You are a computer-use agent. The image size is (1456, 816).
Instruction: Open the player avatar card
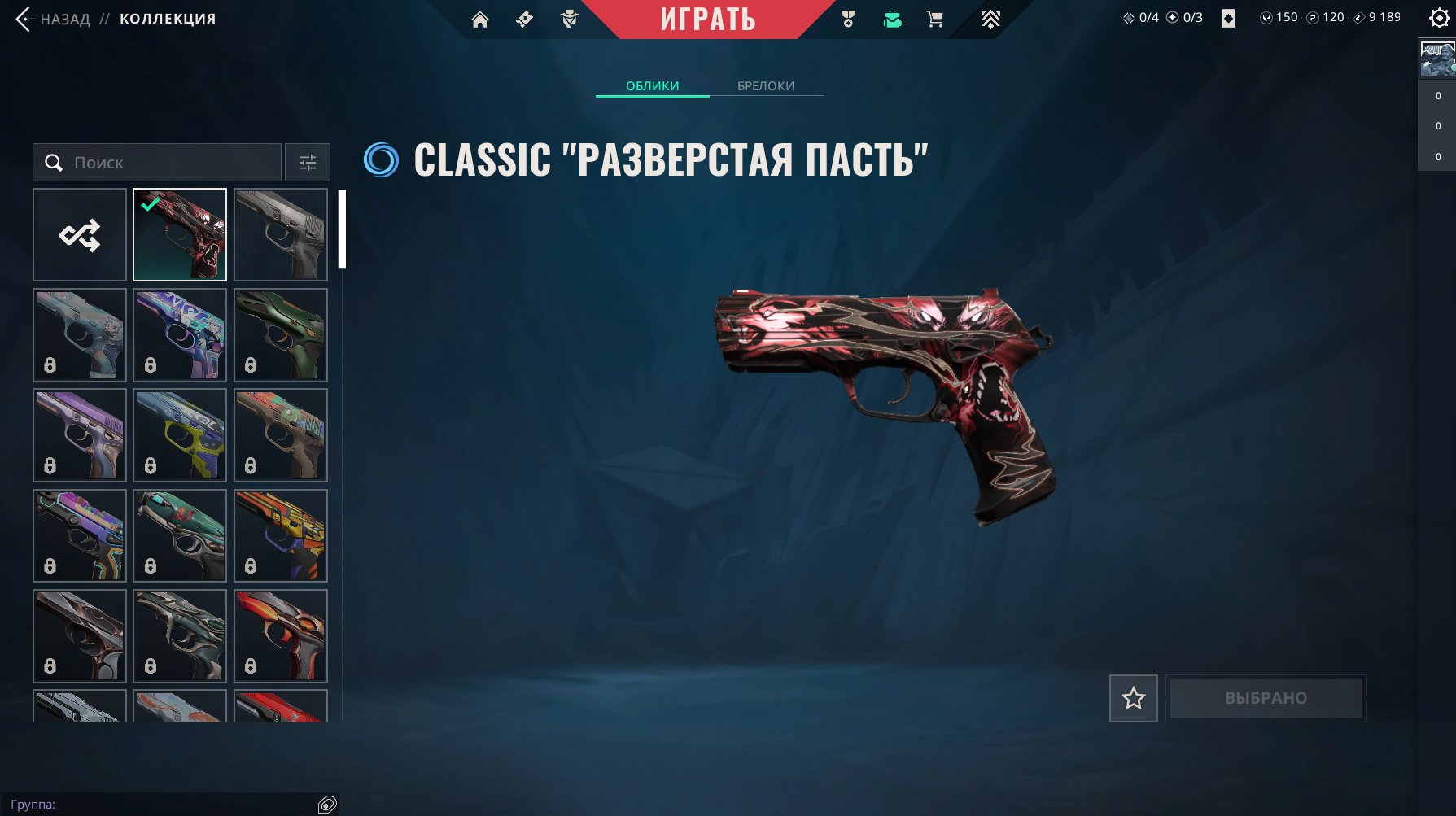(x=1436, y=59)
